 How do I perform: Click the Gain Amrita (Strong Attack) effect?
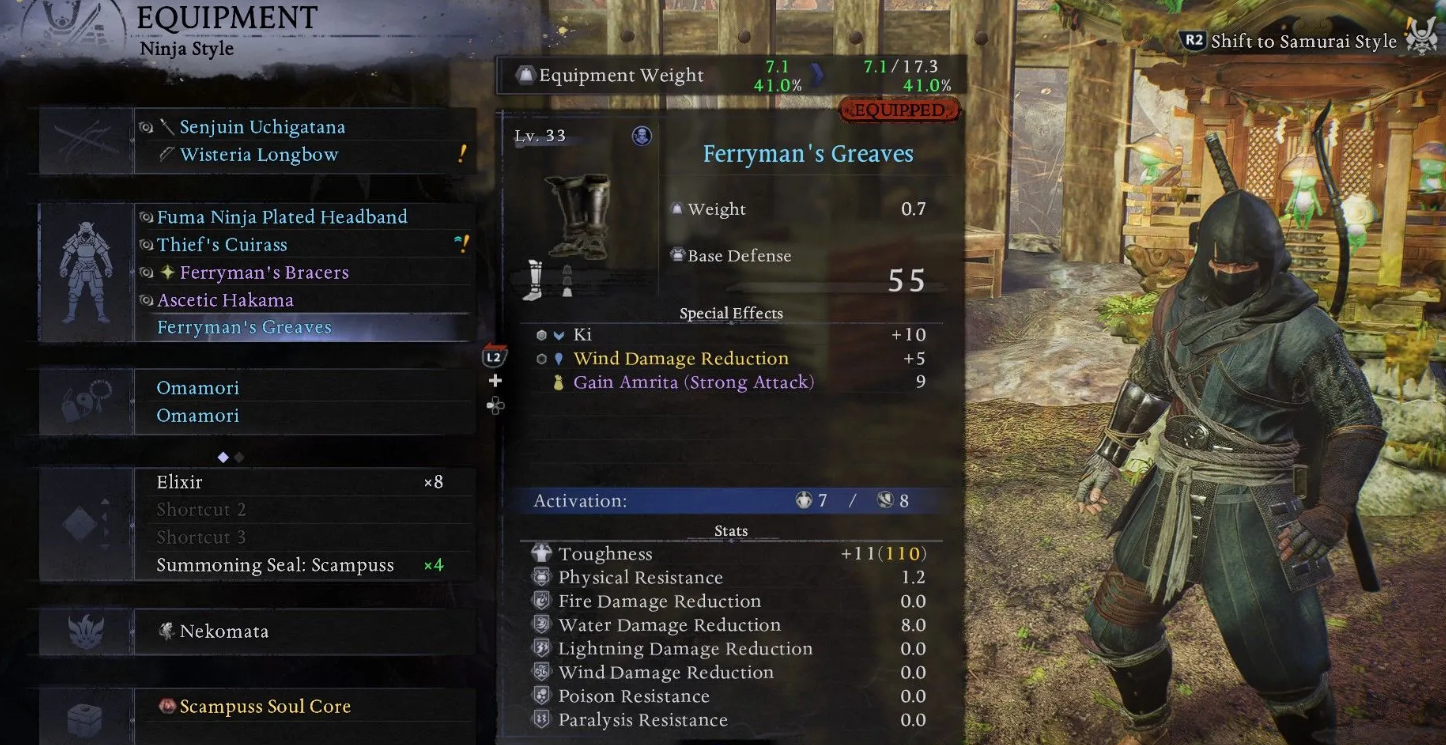click(x=693, y=382)
